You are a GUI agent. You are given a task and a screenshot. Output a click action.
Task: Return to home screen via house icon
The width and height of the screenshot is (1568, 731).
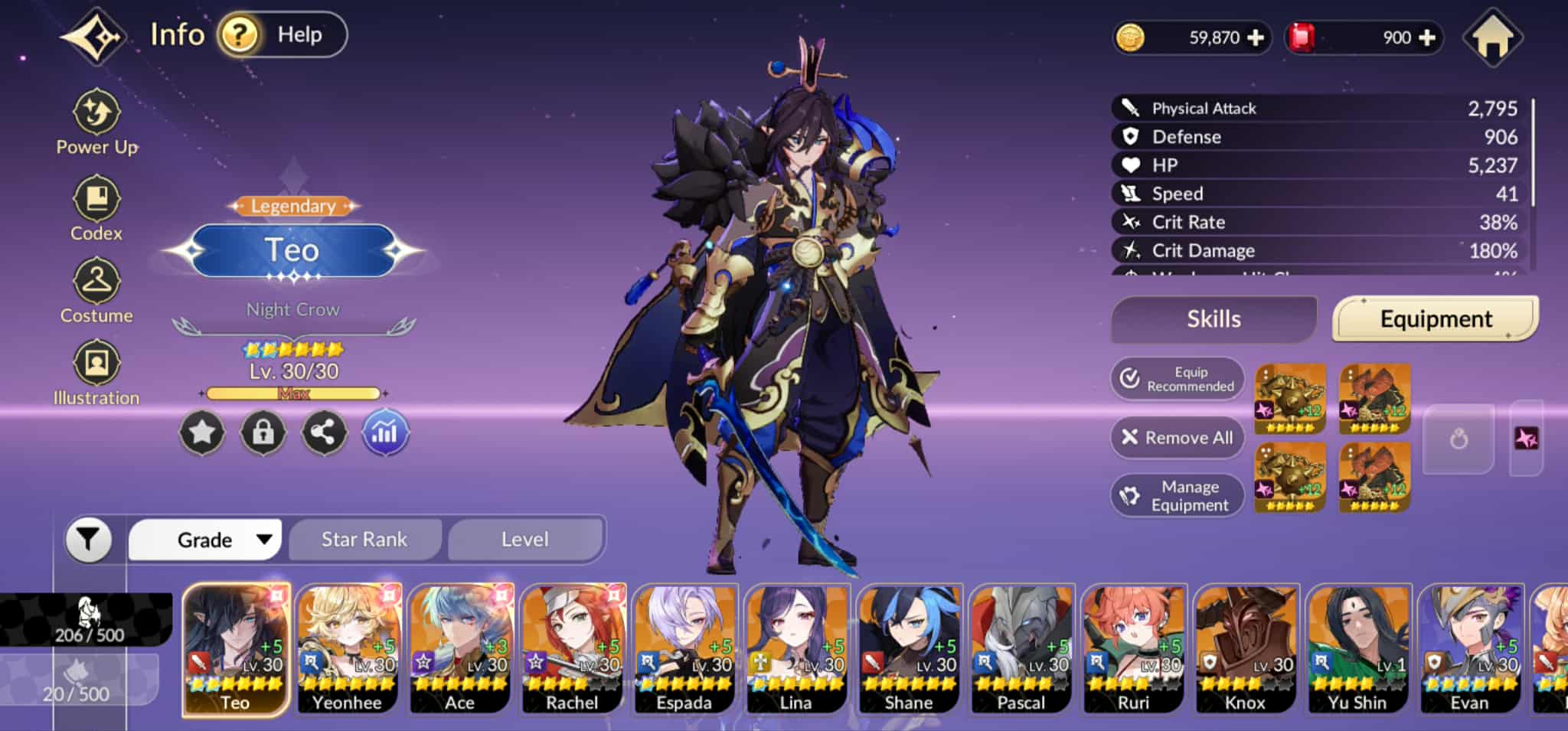(x=1492, y=38)
